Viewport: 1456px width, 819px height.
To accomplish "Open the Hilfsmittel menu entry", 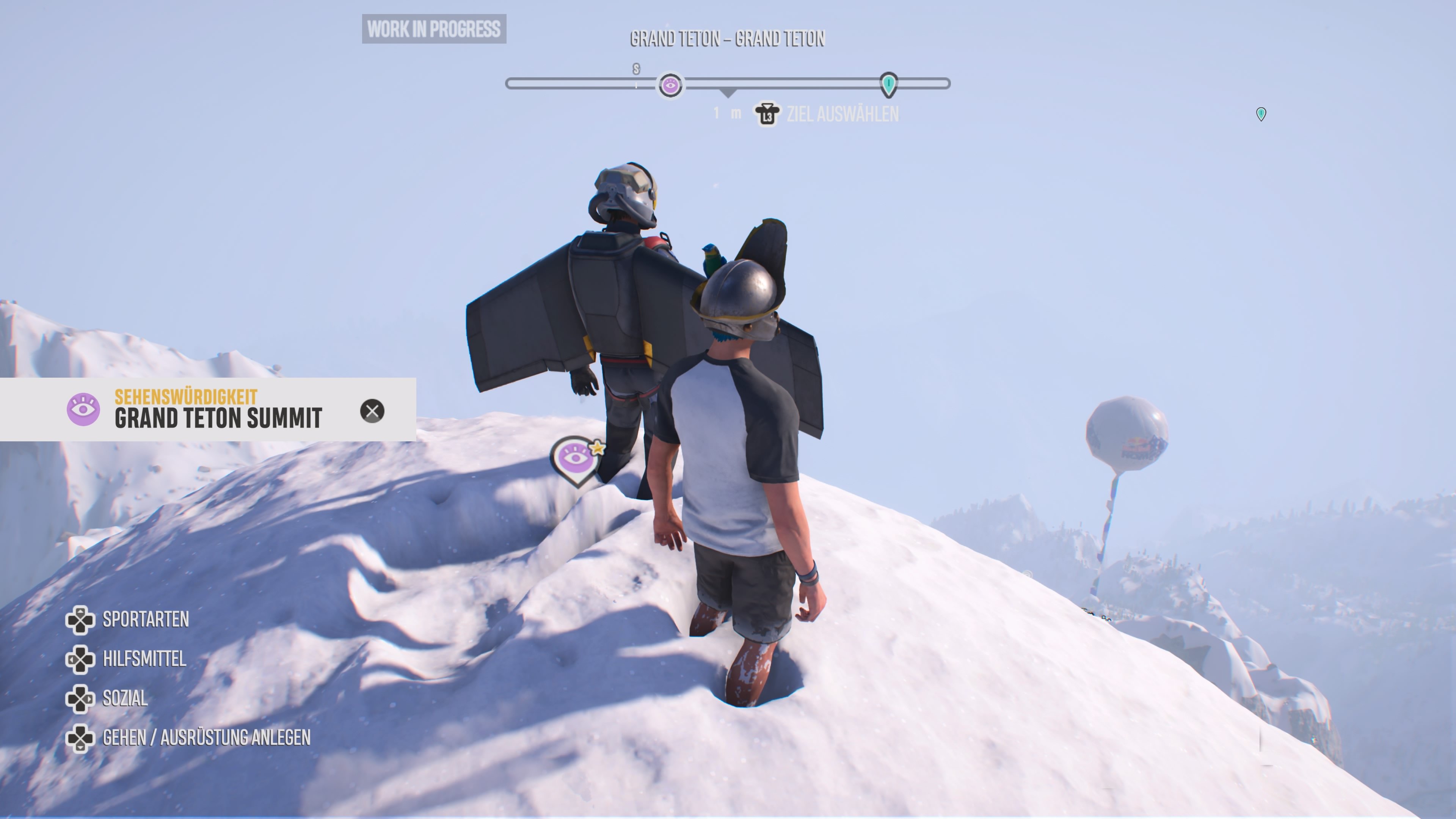I will tap(144, 659).
